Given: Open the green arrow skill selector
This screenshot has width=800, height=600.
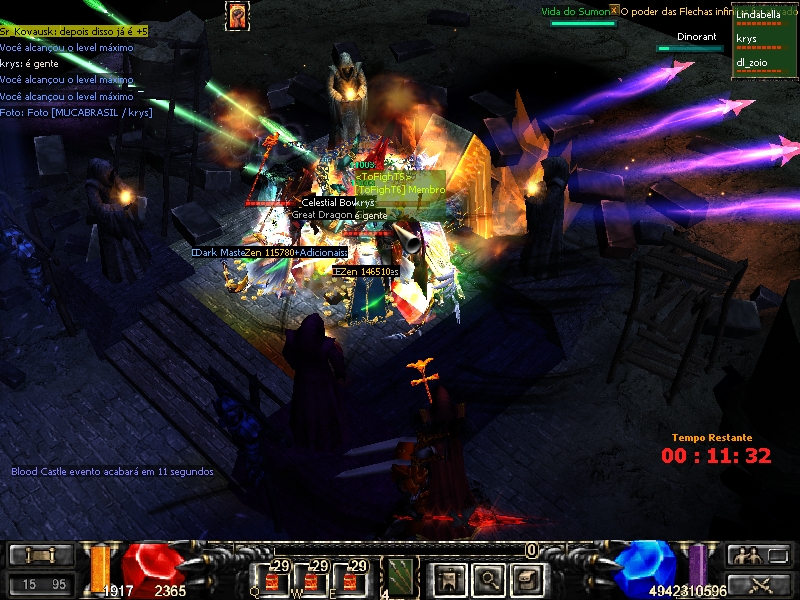Looking at the screenshot, I should (x=401, y=578).
